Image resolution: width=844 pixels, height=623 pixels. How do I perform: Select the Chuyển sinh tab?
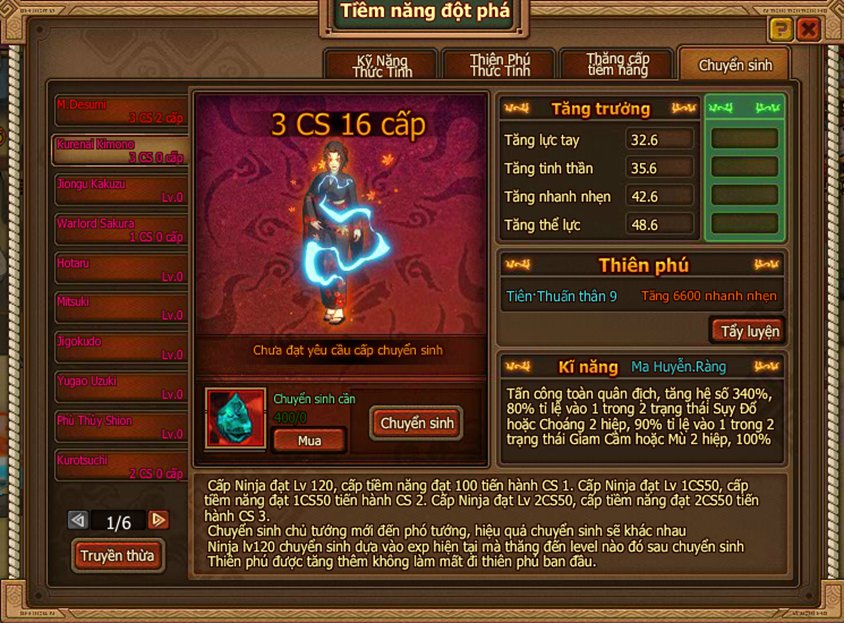tap(735, 65)
